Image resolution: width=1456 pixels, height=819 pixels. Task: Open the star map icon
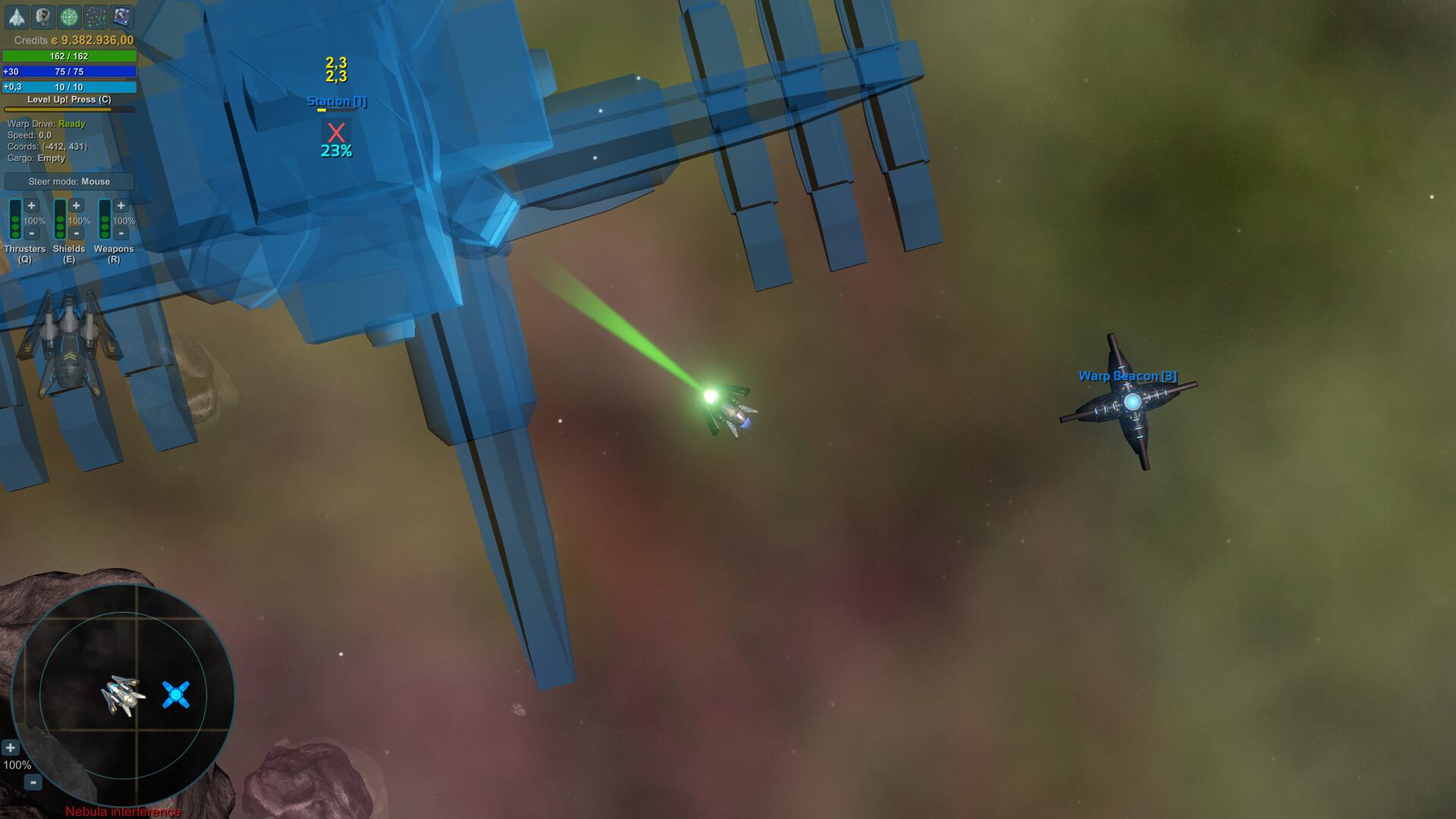pyautogui.click(x=95, y=14)
